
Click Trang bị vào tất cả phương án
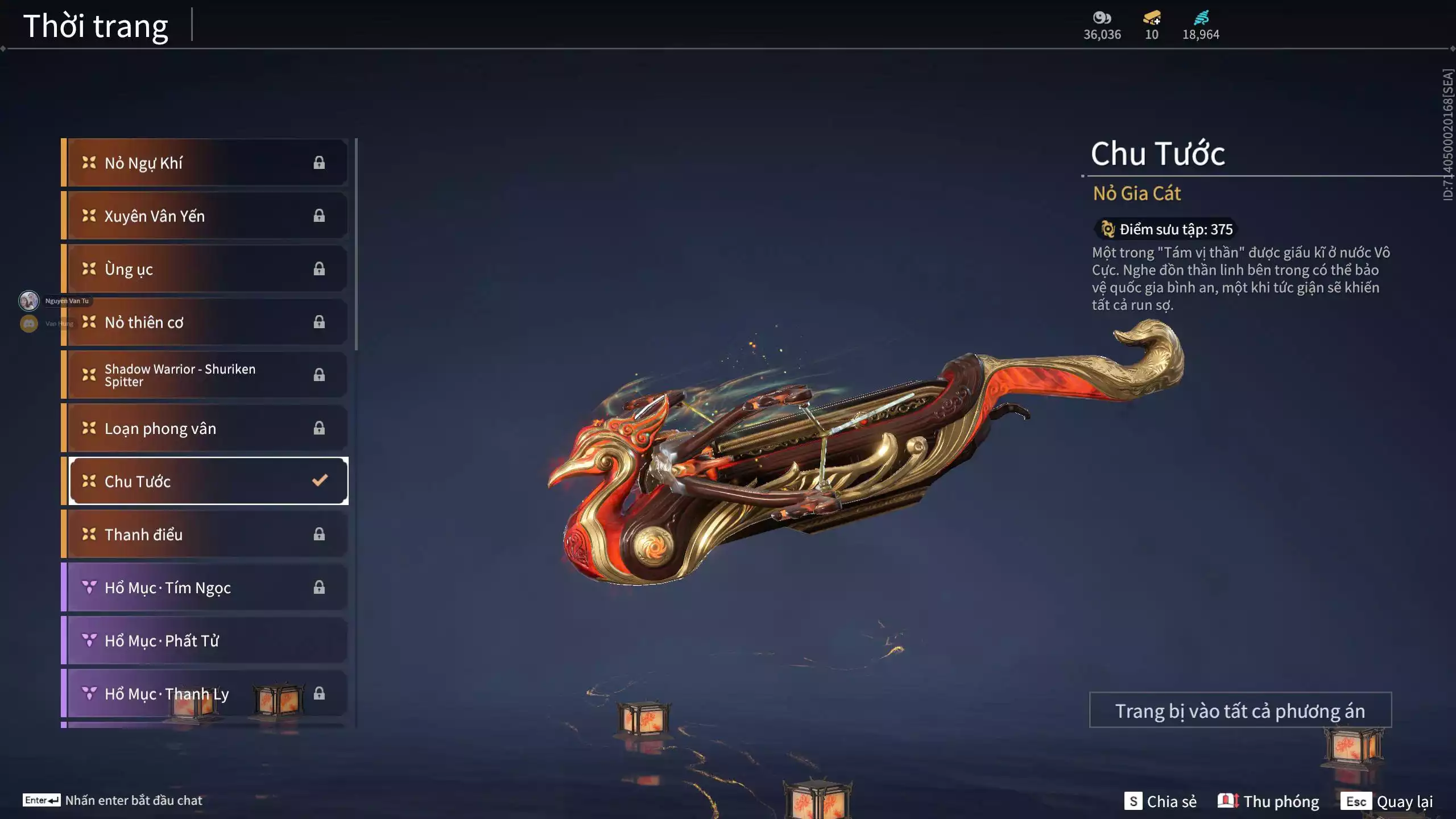pos(1240,710)
